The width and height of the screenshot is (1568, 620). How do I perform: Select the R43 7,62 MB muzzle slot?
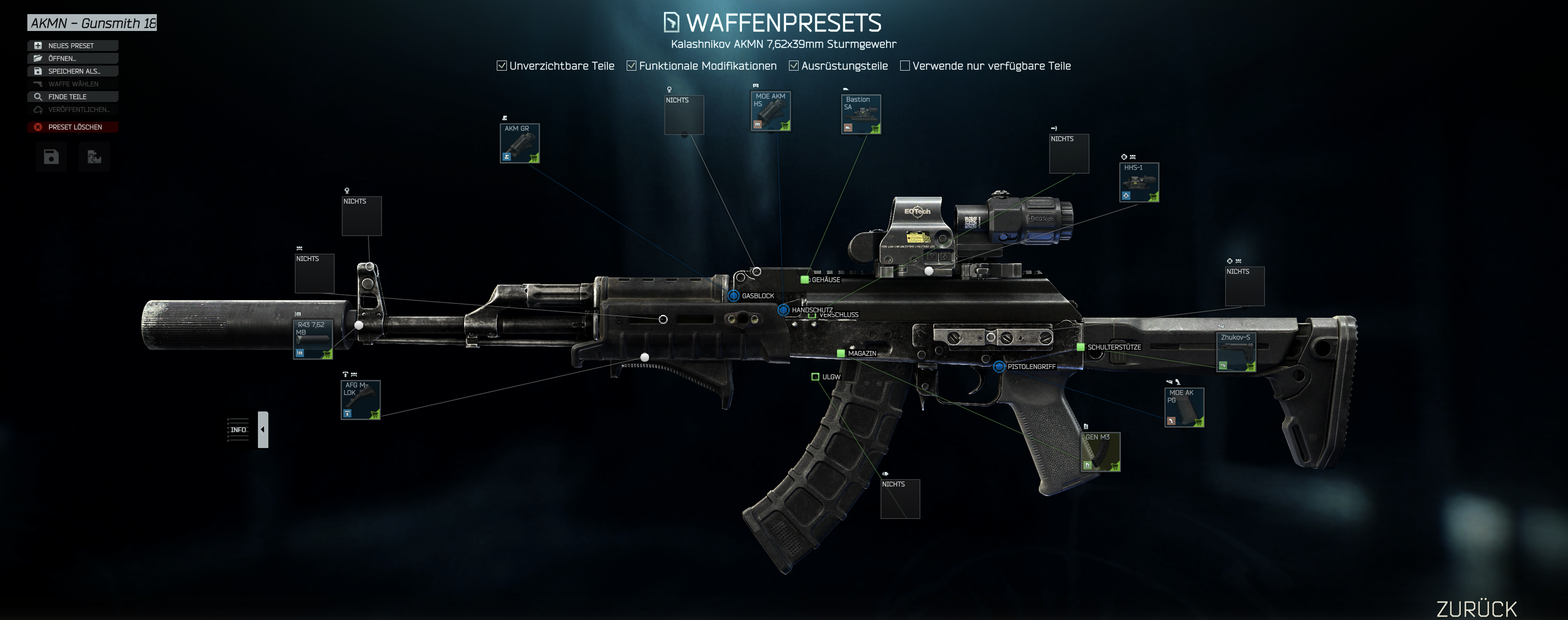coord(313,339)
